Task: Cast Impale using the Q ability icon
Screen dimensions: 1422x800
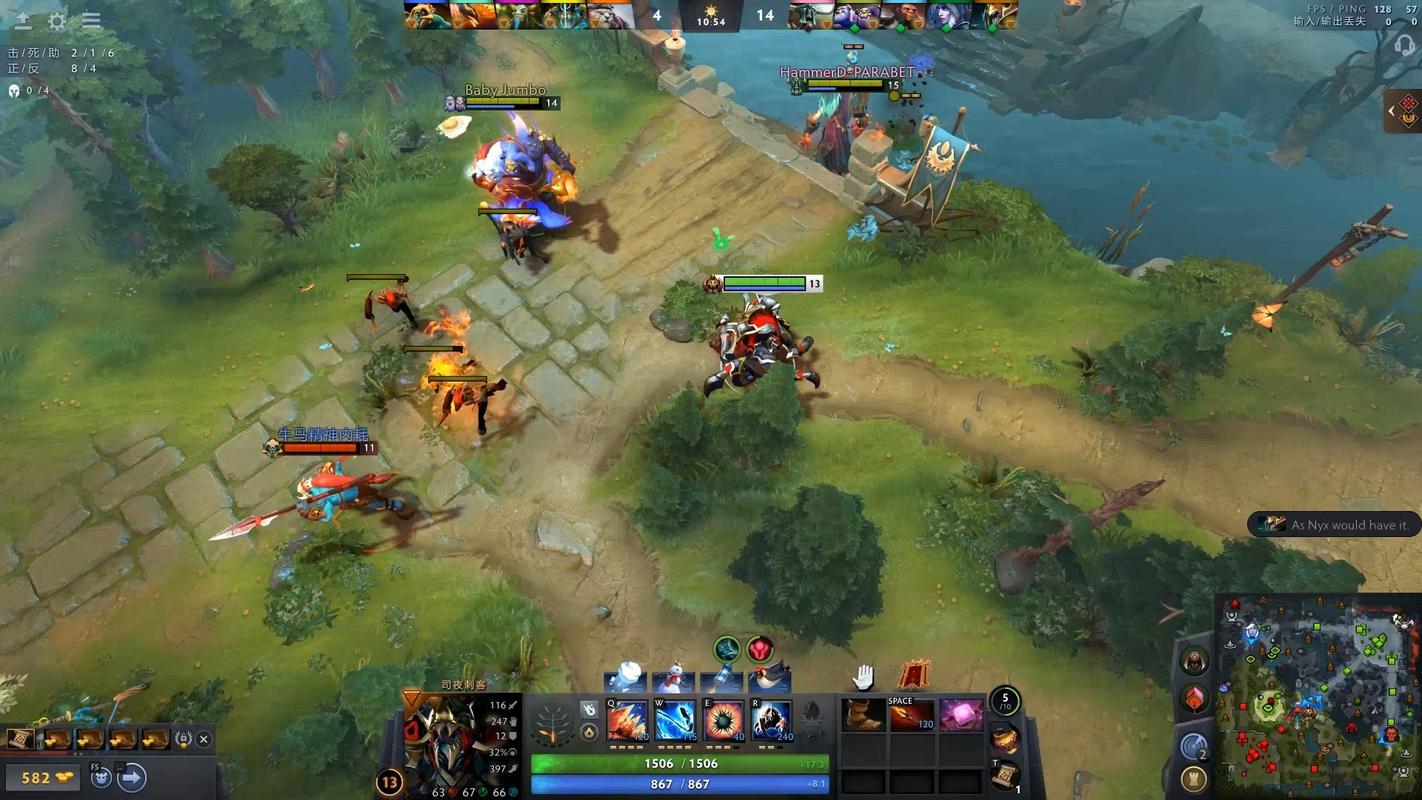Action: click(627, 720)
